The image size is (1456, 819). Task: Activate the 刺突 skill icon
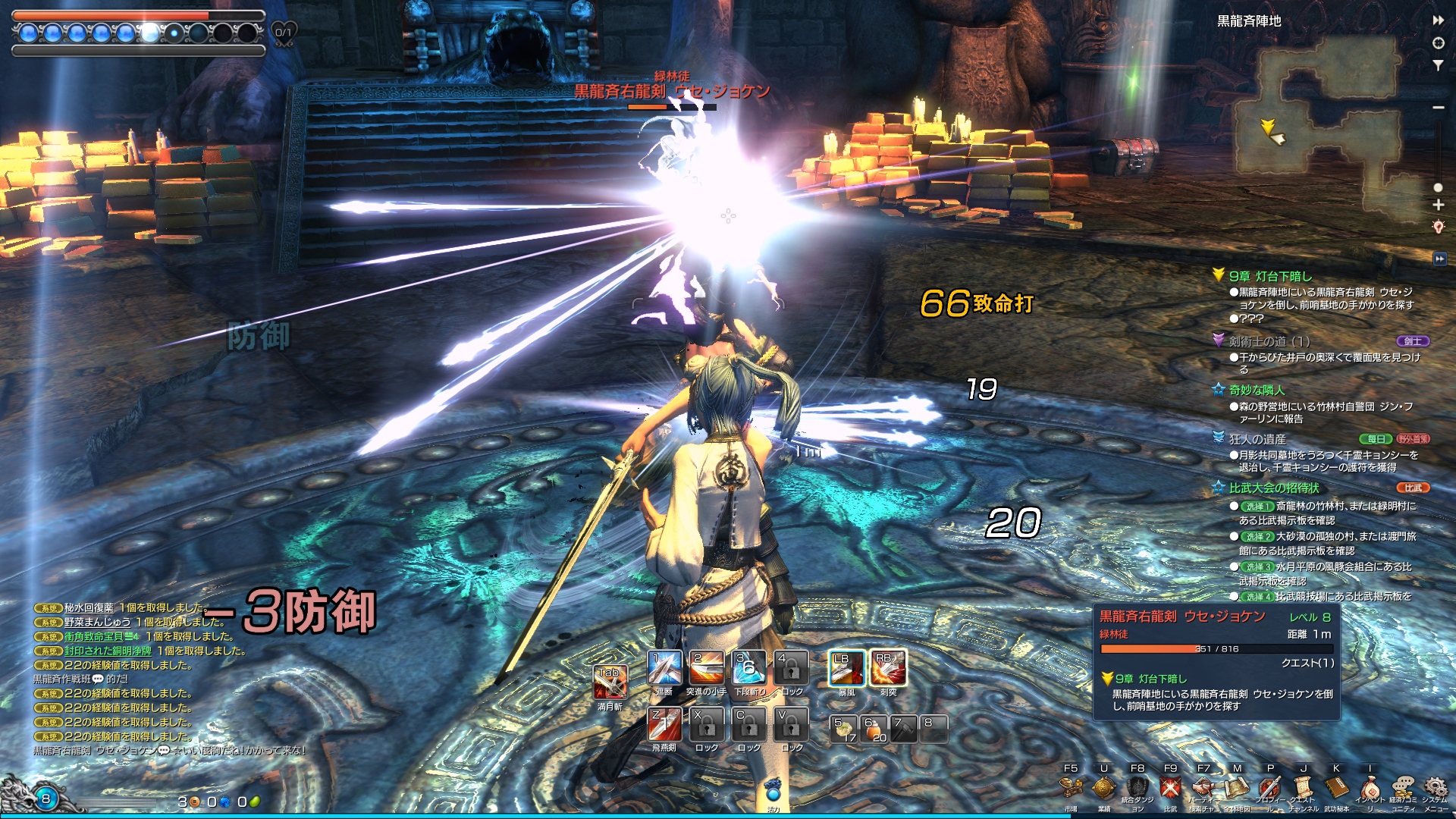click(x=888, y=669)
